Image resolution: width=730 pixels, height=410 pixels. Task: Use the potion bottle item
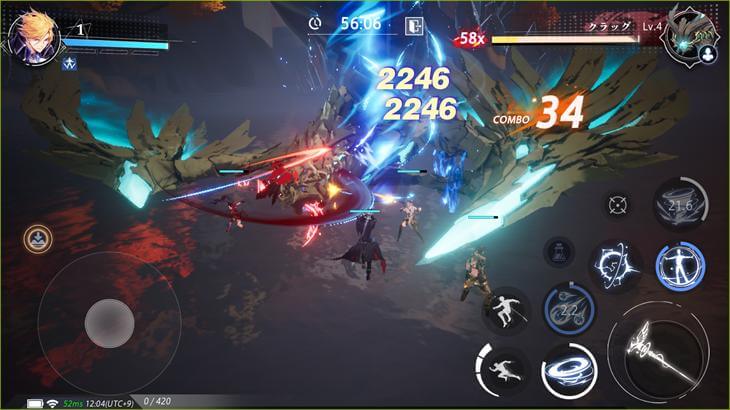(558, 251)
